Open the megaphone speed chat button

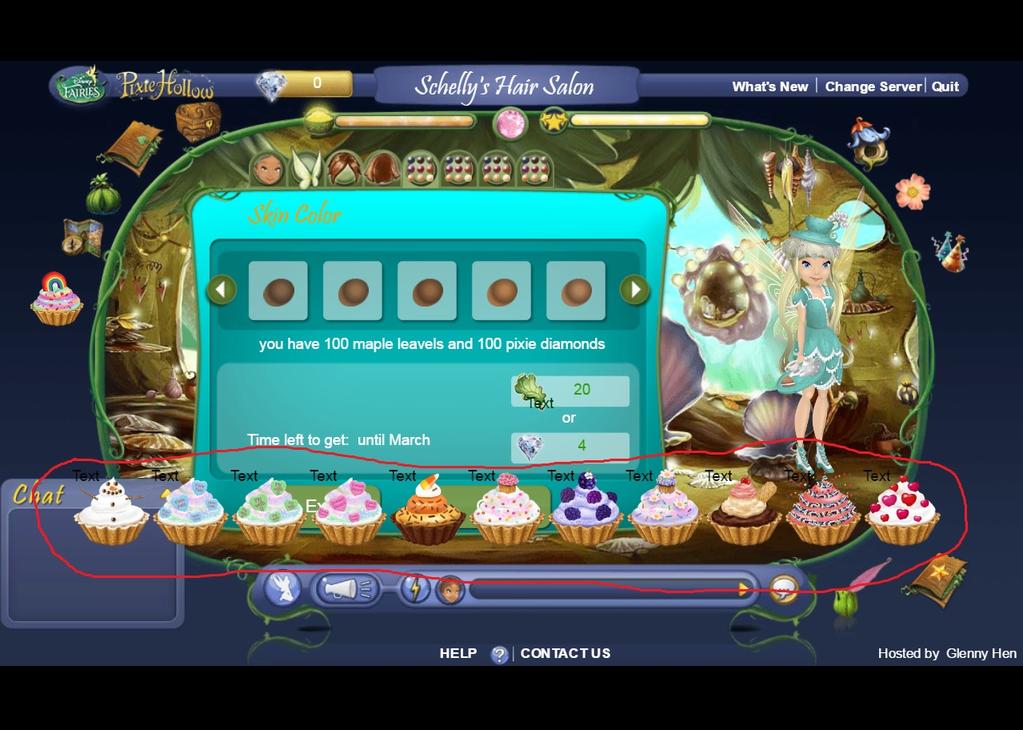[x=347, y=589]
